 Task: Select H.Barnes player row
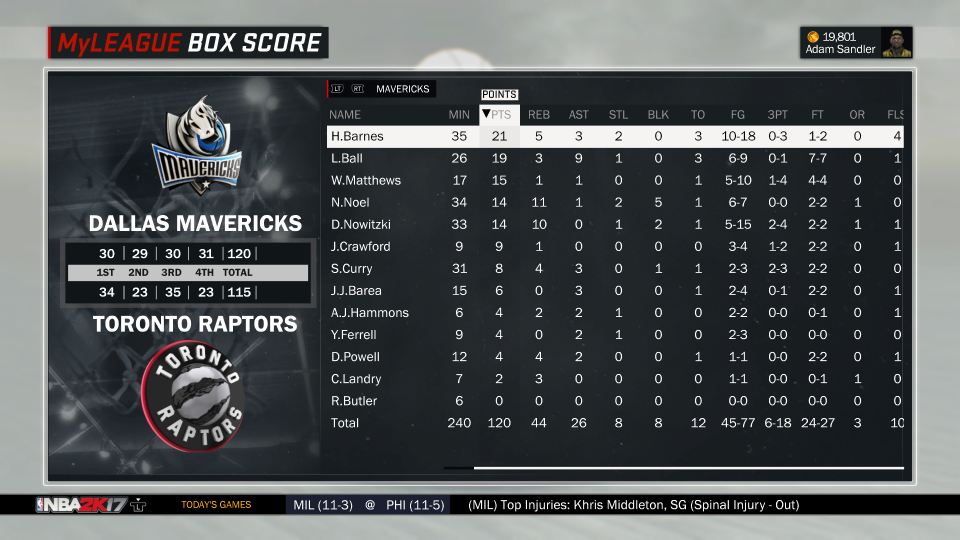[x=357, y=136]
